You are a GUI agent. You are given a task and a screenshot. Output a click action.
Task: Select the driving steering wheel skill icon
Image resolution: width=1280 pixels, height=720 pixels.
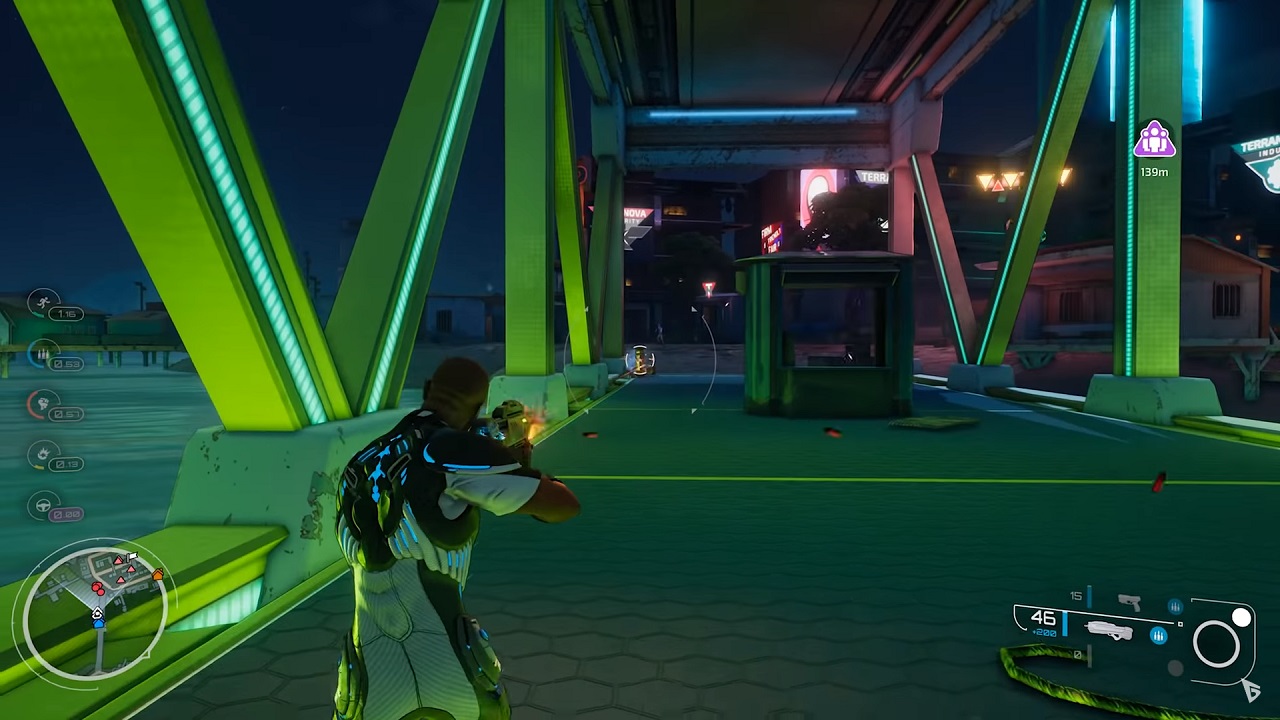(x=43, y=505)
